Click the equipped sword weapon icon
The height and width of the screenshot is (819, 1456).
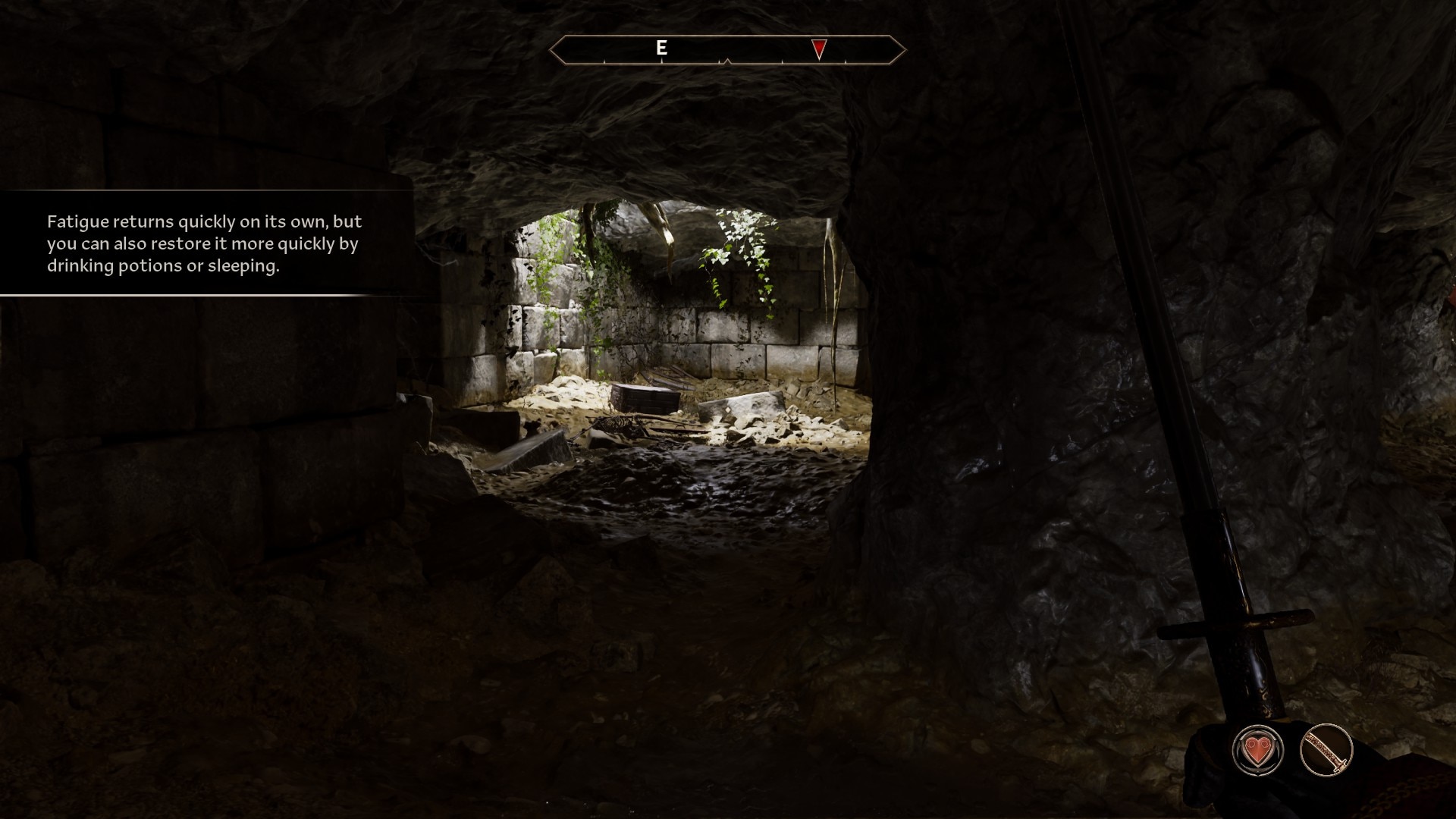[x=1326, y=750]
